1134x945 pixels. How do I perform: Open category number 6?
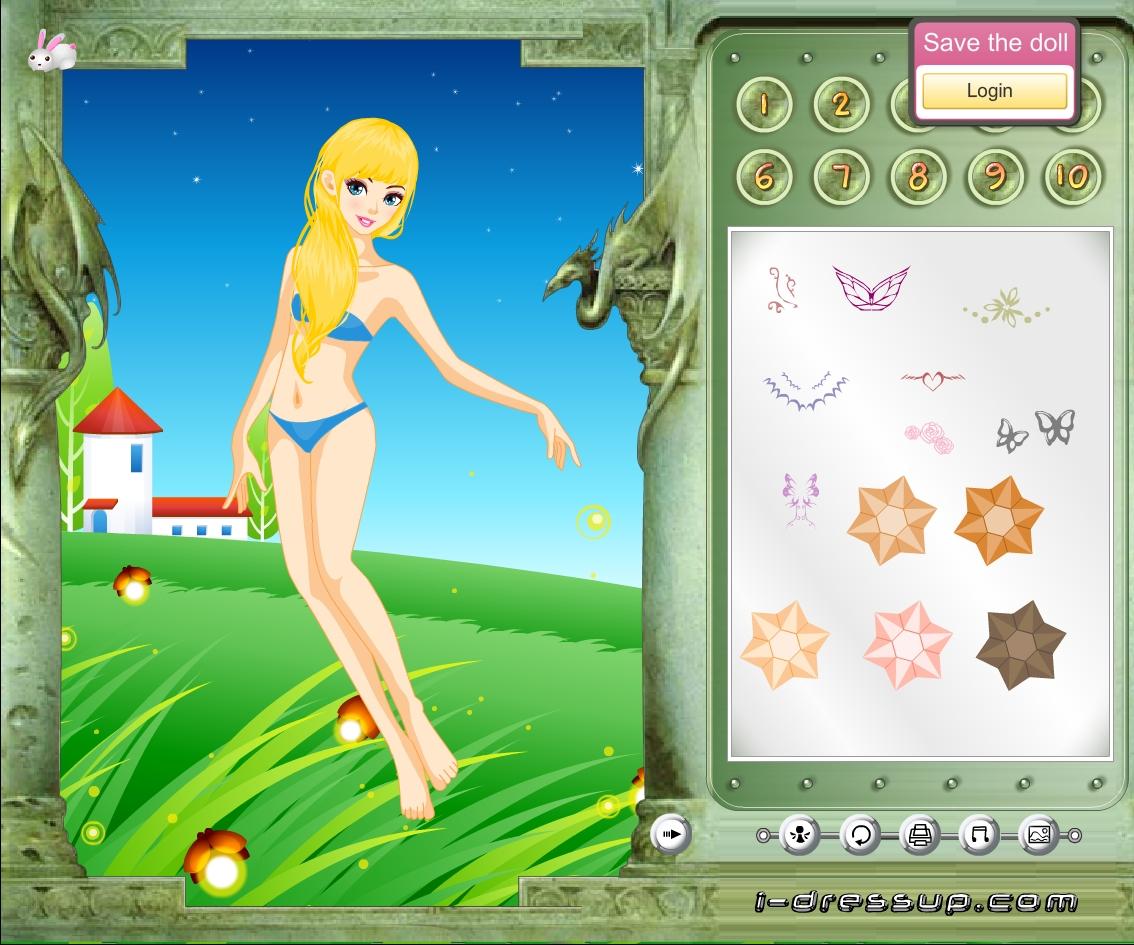pyautogui.click(x=764, y=177)
